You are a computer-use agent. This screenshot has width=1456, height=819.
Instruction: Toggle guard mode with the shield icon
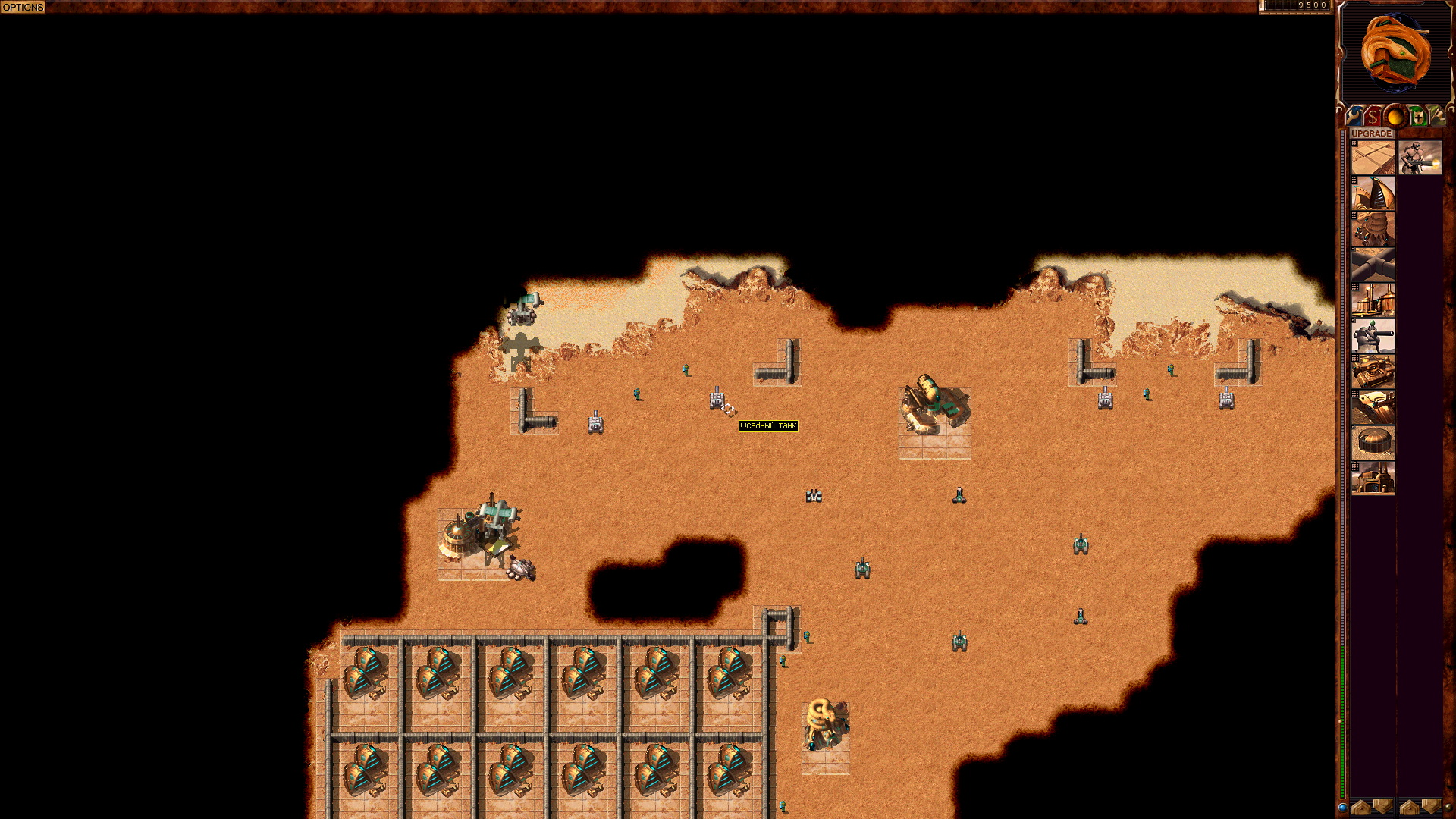[1419, 116]
